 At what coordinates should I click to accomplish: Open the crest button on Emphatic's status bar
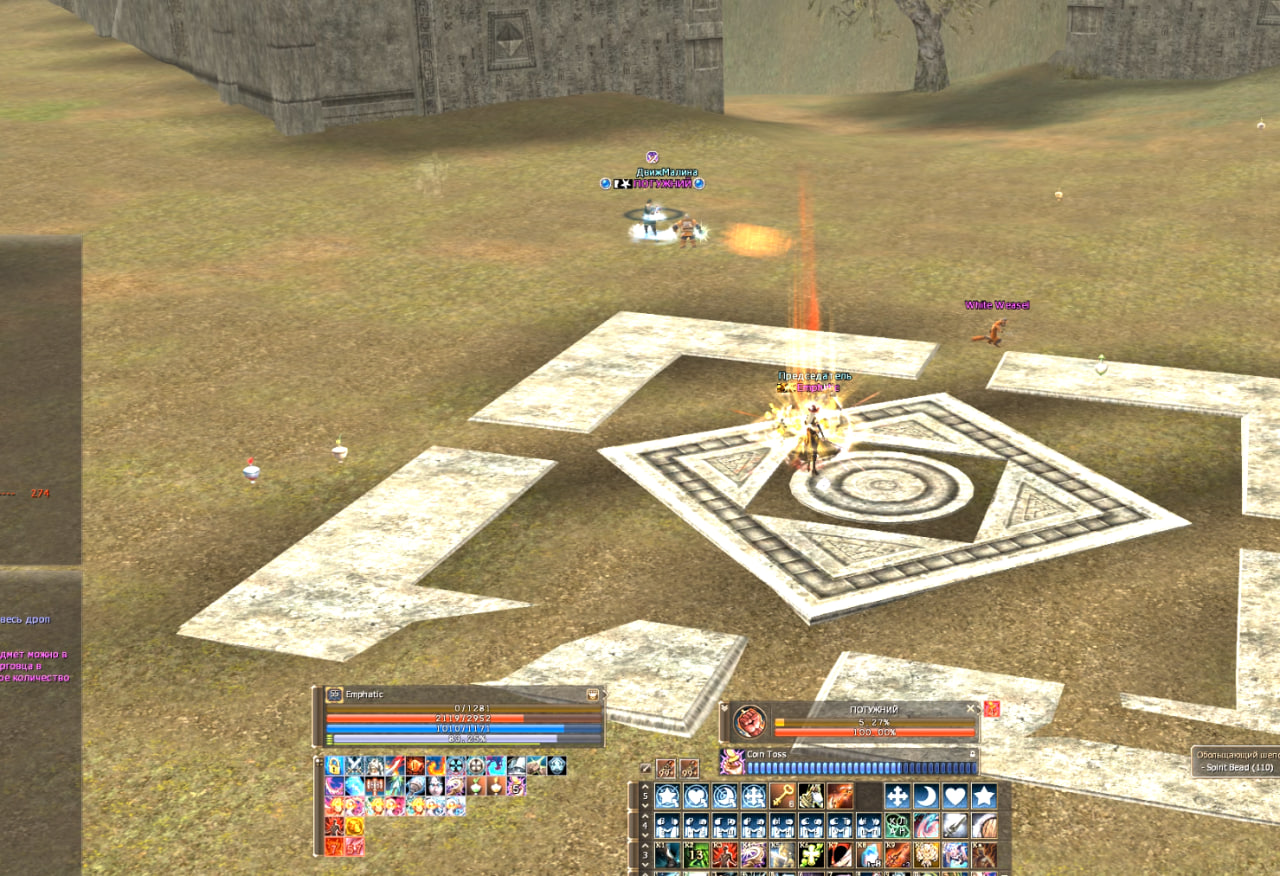[594, 694]
